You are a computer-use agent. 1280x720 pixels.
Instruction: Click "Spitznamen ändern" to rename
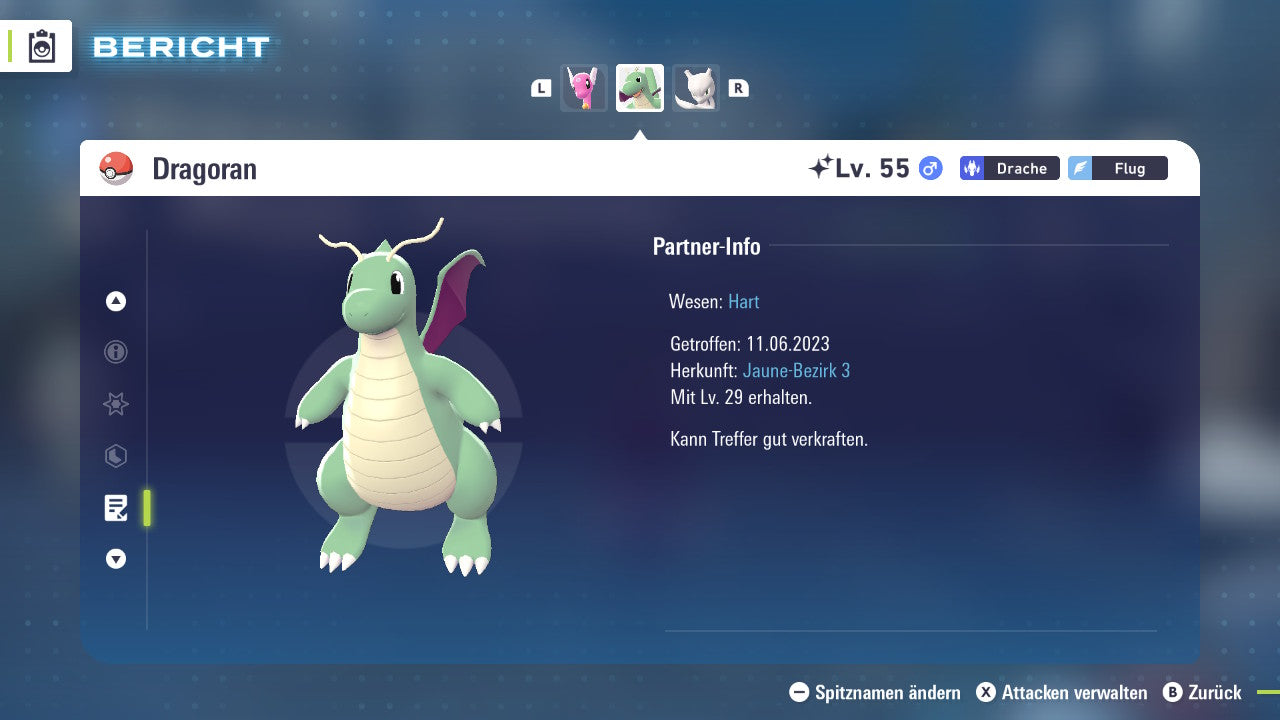[x=878, y=692]
